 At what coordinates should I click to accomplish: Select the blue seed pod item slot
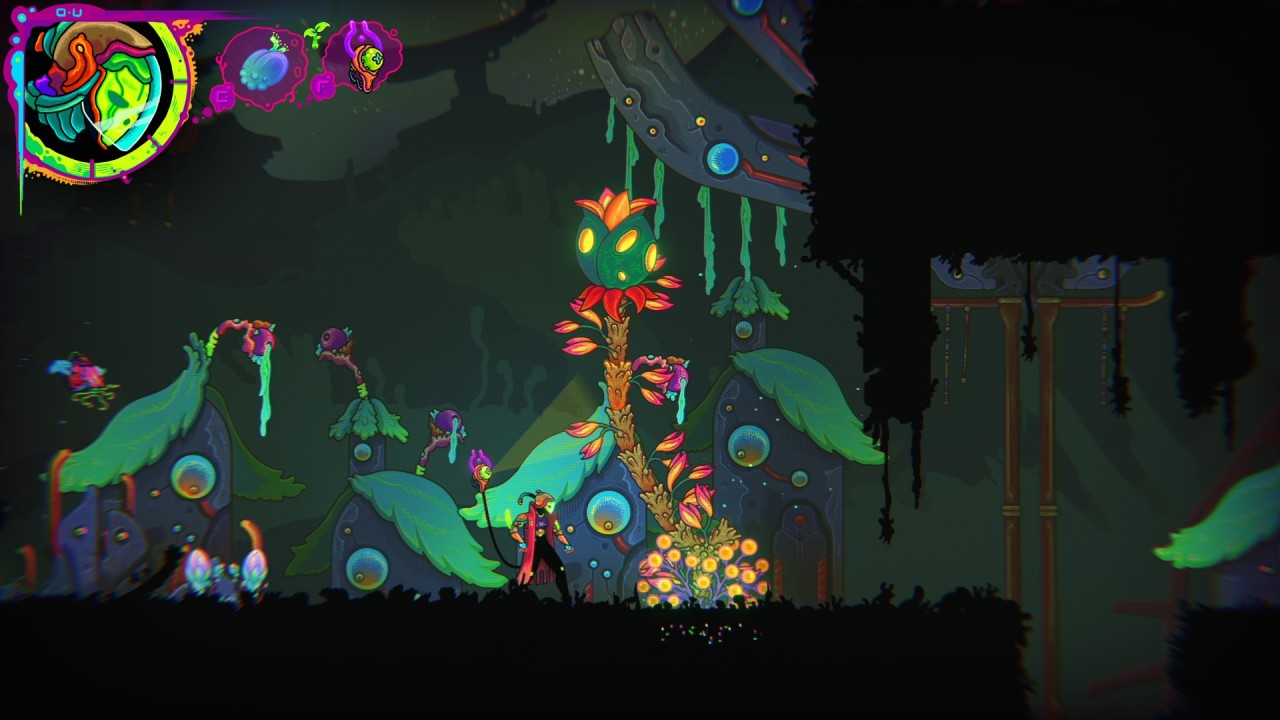(x=264, y=68)
